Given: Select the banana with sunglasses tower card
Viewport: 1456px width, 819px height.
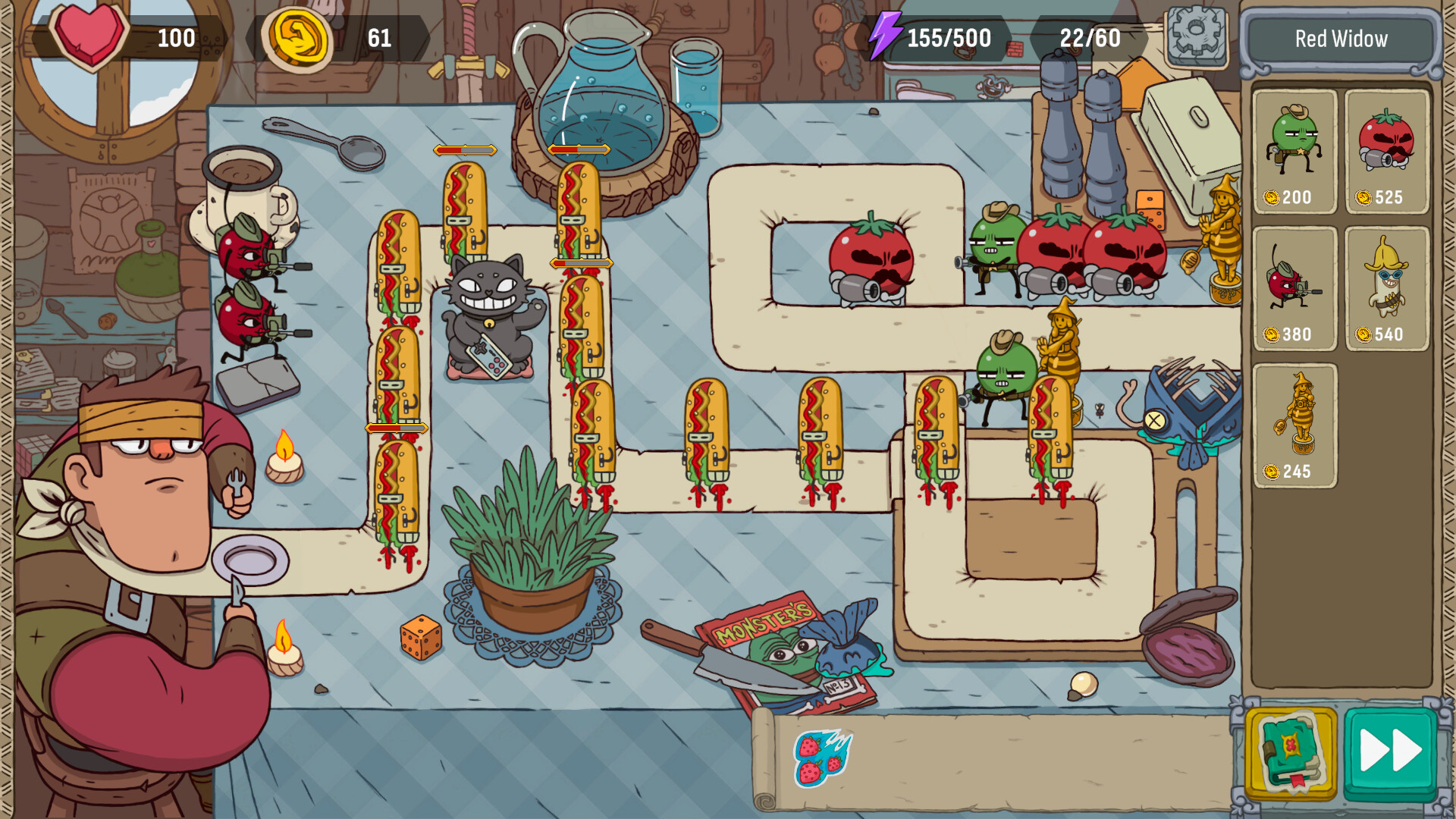Looking at the screenshot, I should pyautogui.click(x=1386, y=284).
